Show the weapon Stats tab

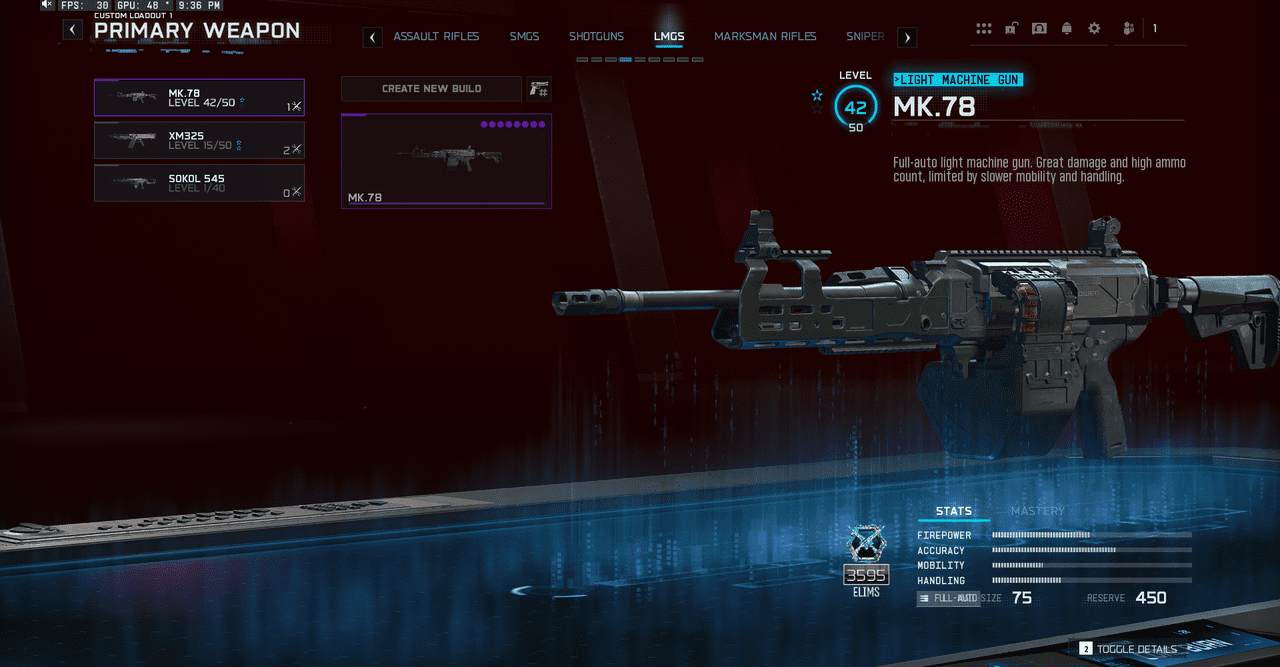point(953,511)
